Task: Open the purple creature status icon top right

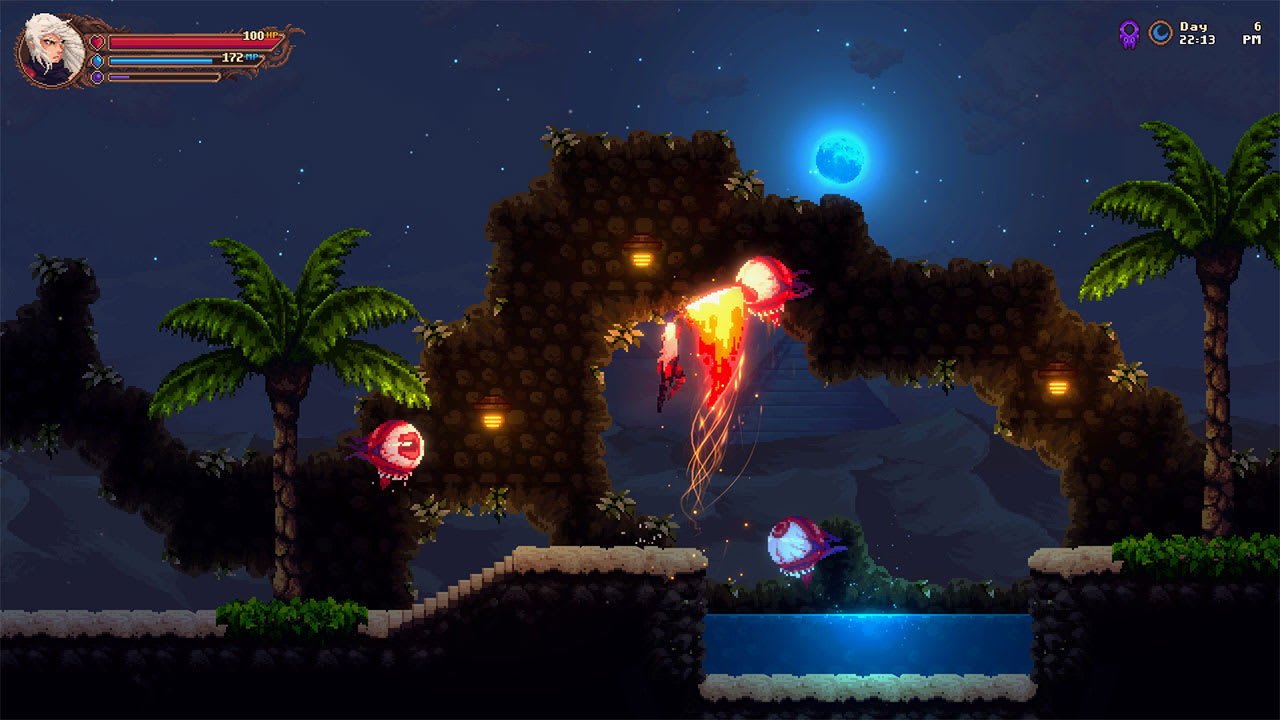Action: [1128, 34]
